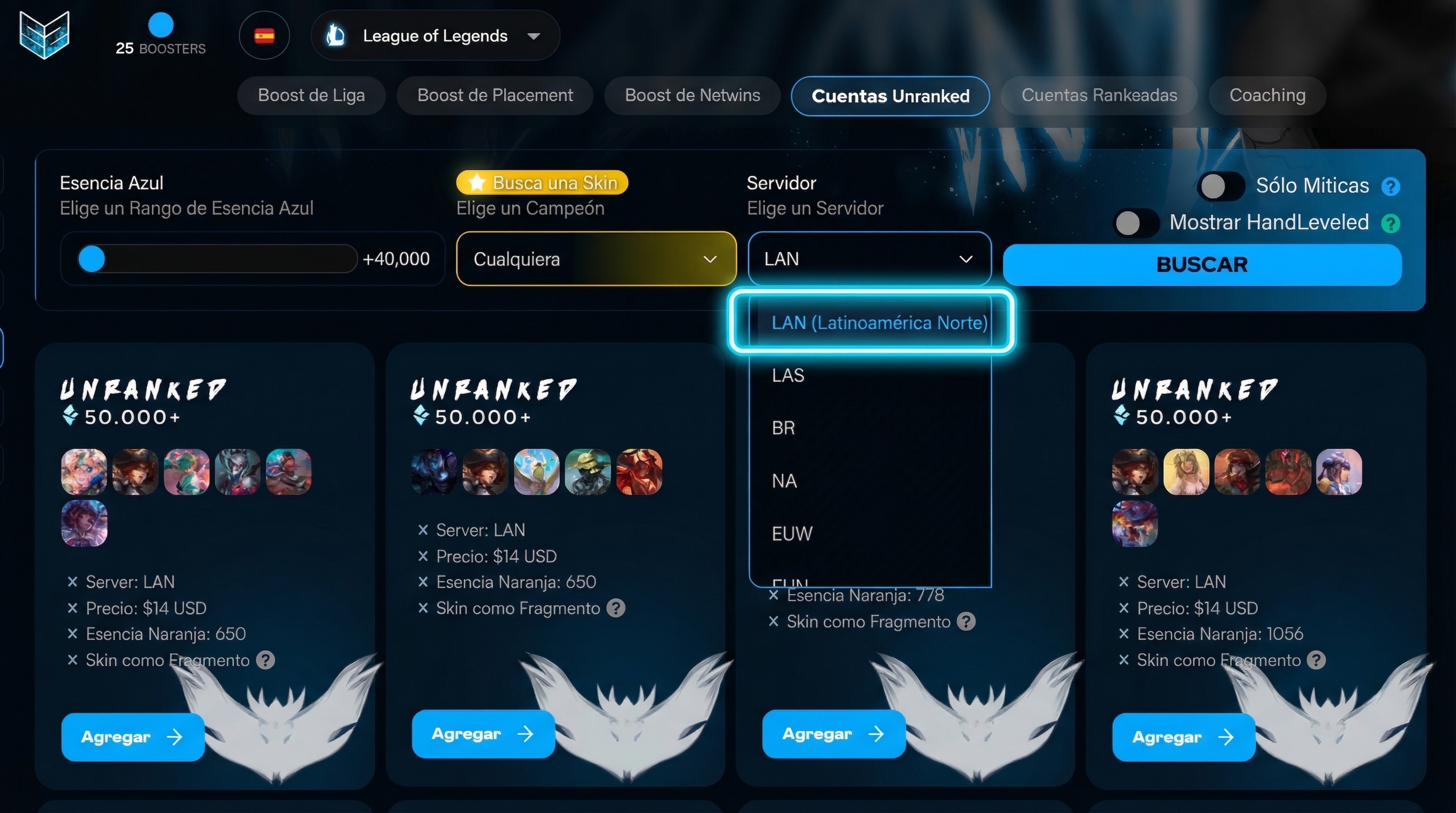Click the question mark beside Skin como Fragmento
The image size is (1456, 813).
[266, 660]
